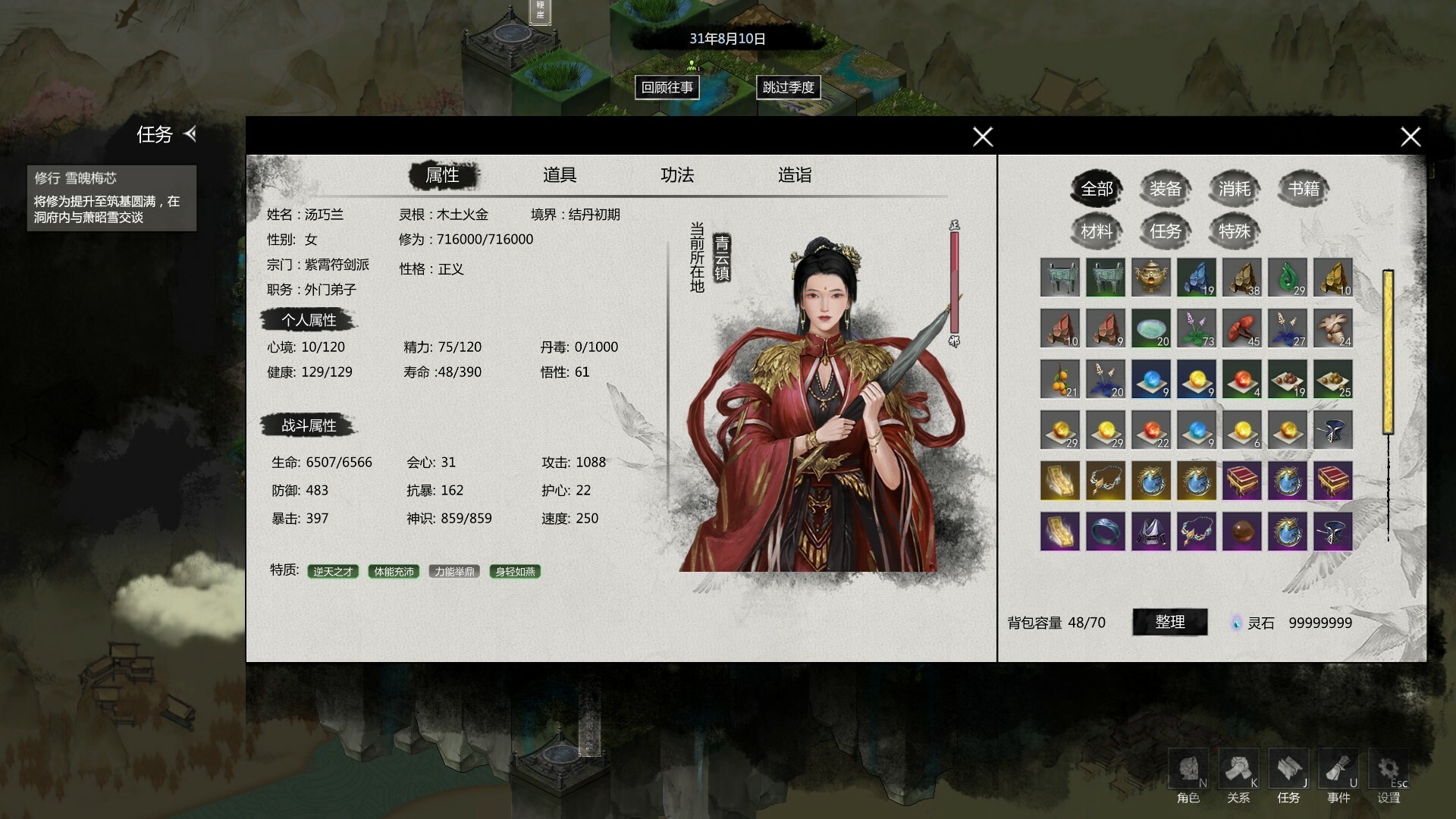Open 回顾往事 above the map
Viewport: 1456px width, 819px height.
(x=667, y=87)
